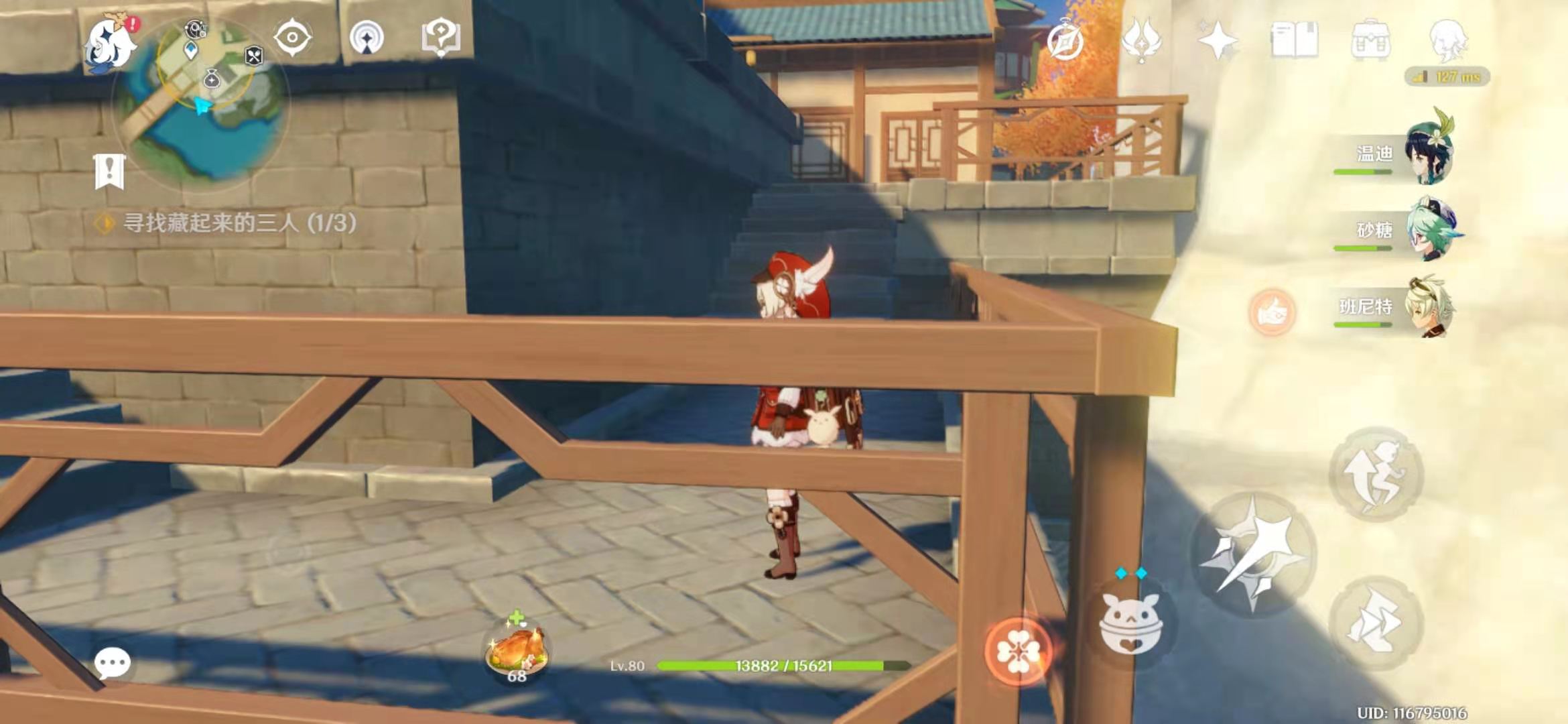
Task: Open the winged battle pass icon
Action: 1141,40
